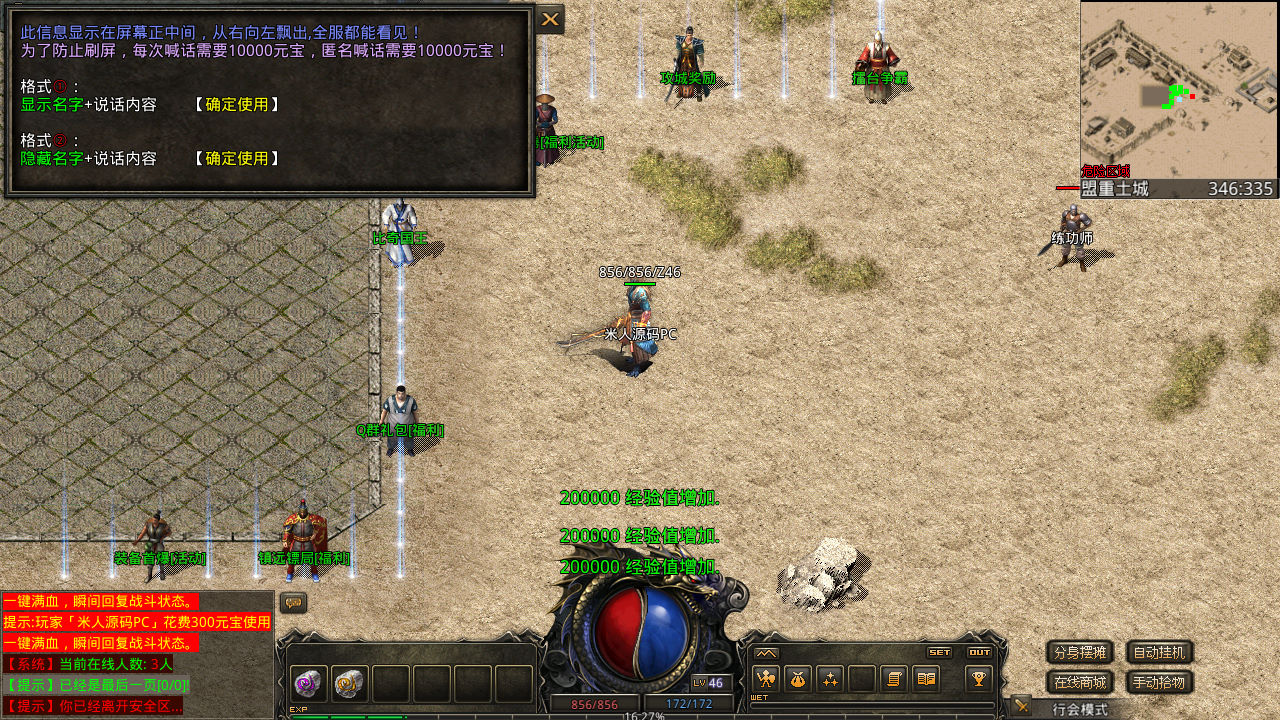Confirm use of the hidden-name shout format
The width and height of the screenshot is (1280, 720).
pos(237,158)
